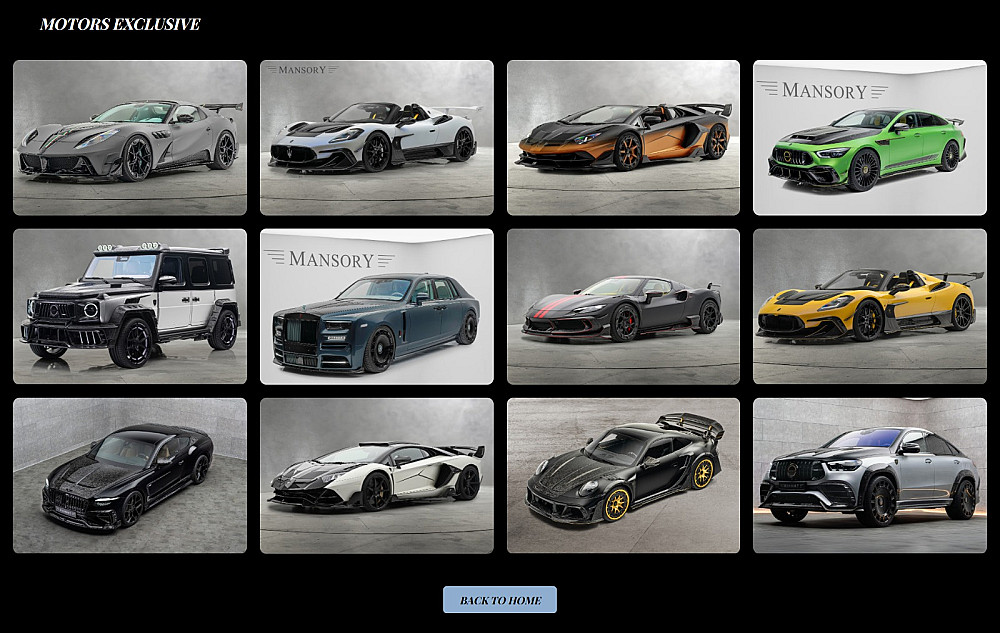
Task: Open the white Maserati roadster thumbnail
Action: point(376,138)
